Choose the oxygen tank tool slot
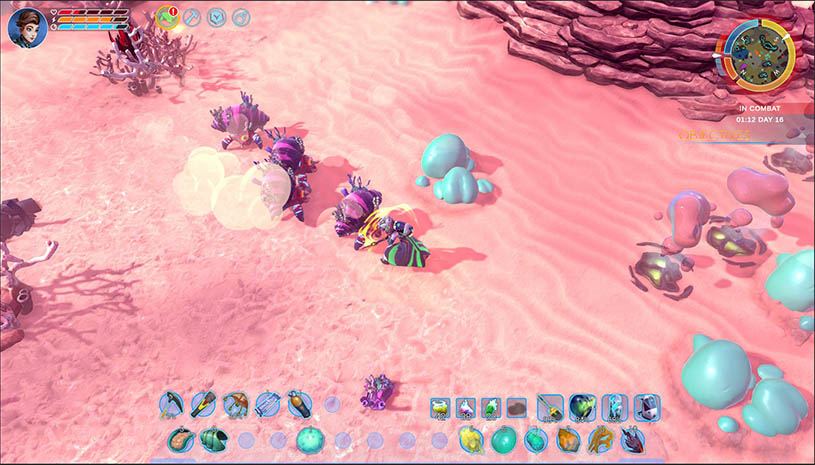The width and height of the screenshot is (815, 465). pyautogui.click(x=298, y=405)
